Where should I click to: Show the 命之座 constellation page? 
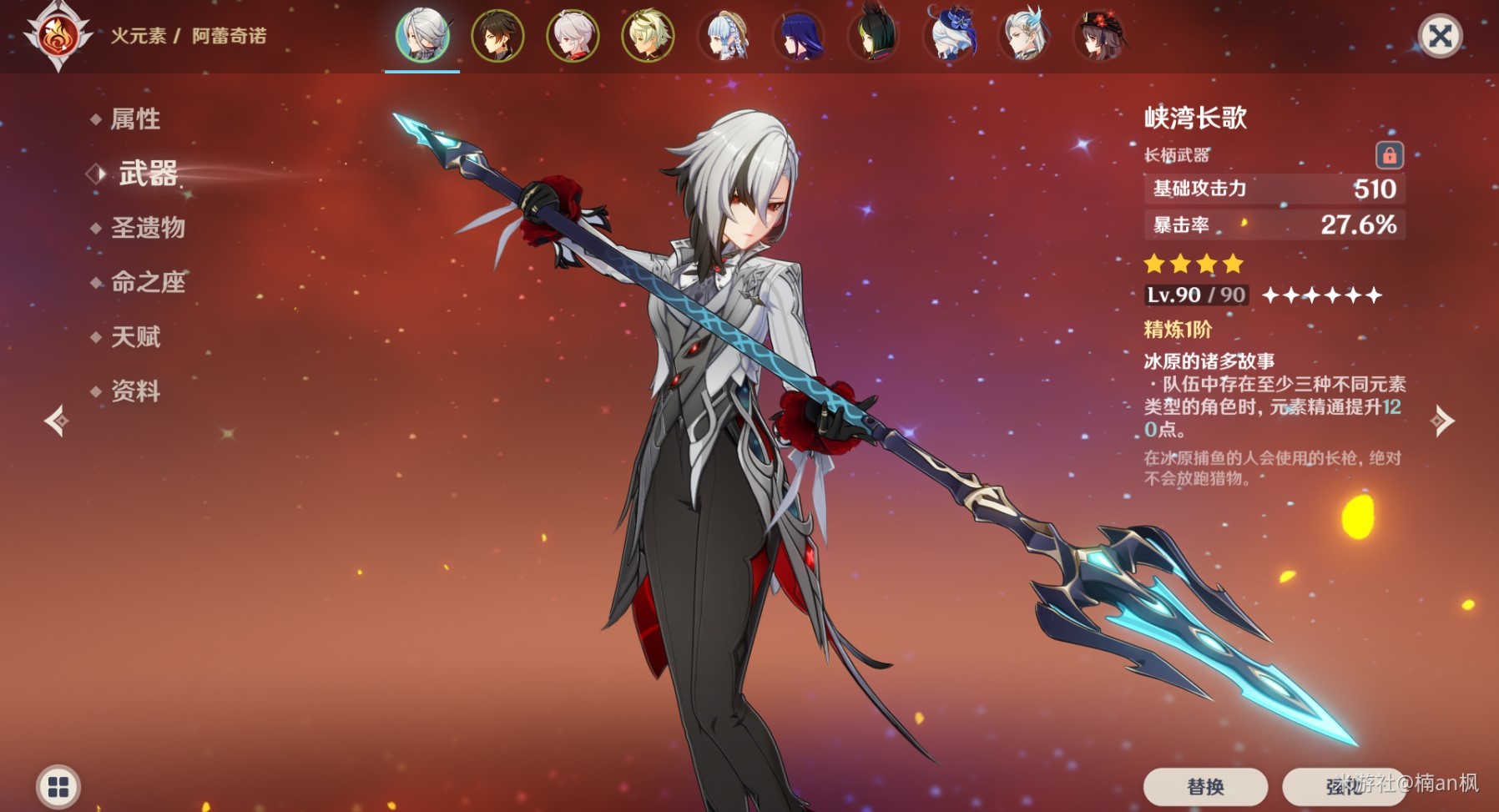pos(148,282)
